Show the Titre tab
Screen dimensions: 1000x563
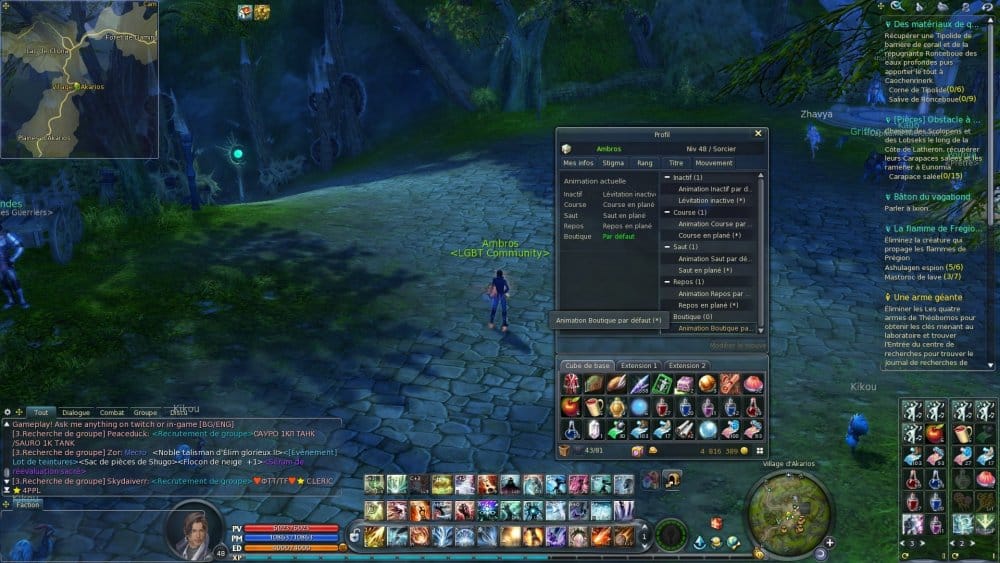[676, 162]
